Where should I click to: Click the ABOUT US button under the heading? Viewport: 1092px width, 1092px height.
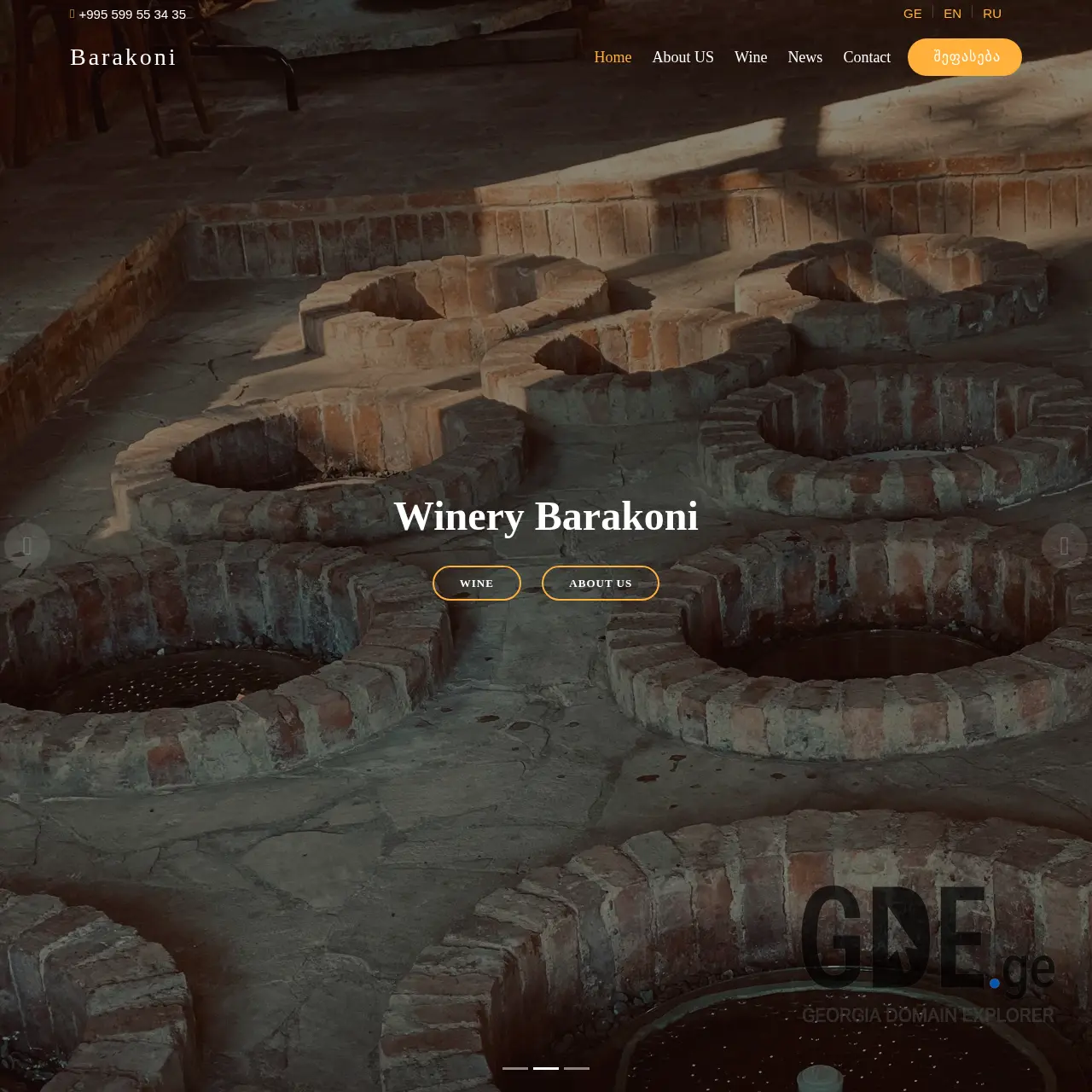[x=600, y=583]
